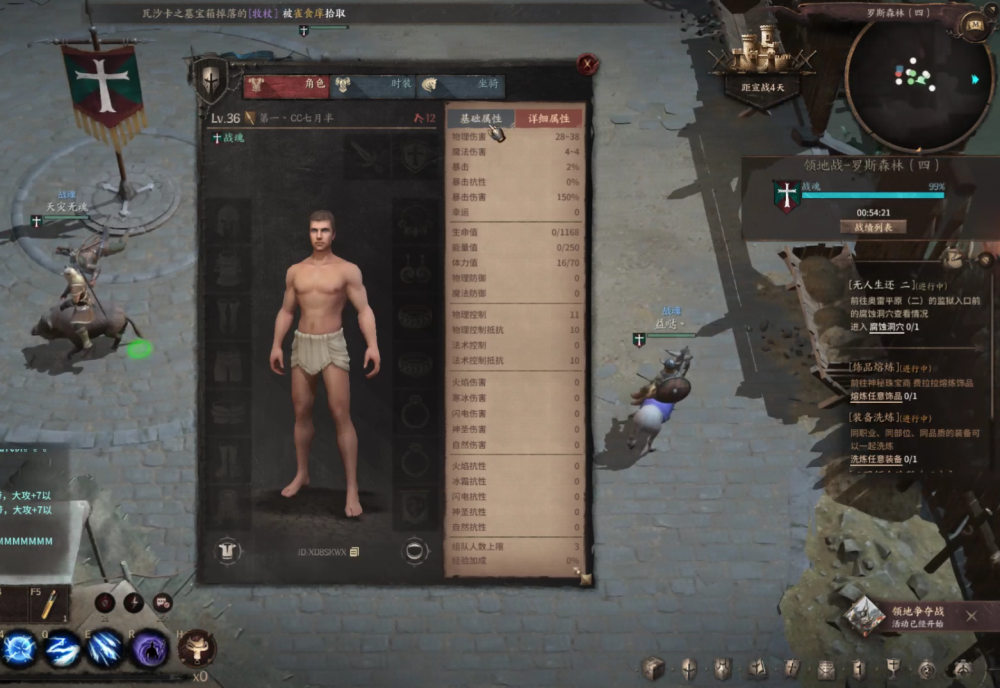
Task: Show the 详细属性 detailed attributes
Action: click(x=548, y=119)
